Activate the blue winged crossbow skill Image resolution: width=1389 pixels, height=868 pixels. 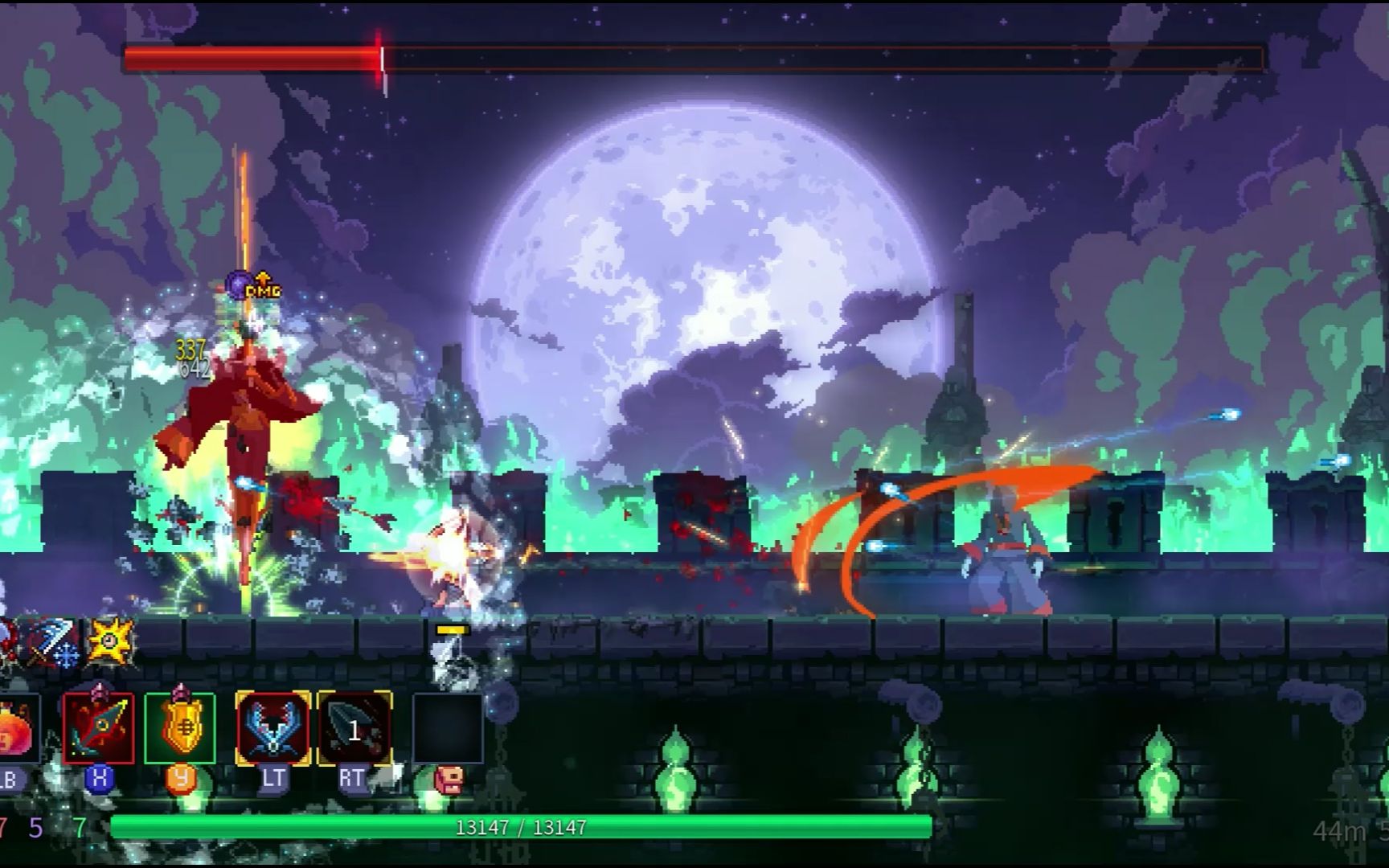[273, 728]
